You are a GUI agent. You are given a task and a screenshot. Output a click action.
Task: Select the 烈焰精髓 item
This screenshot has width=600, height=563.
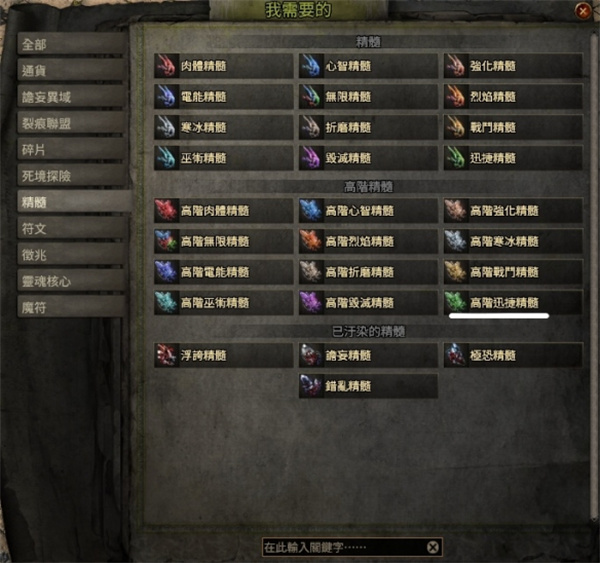(513, 97)
